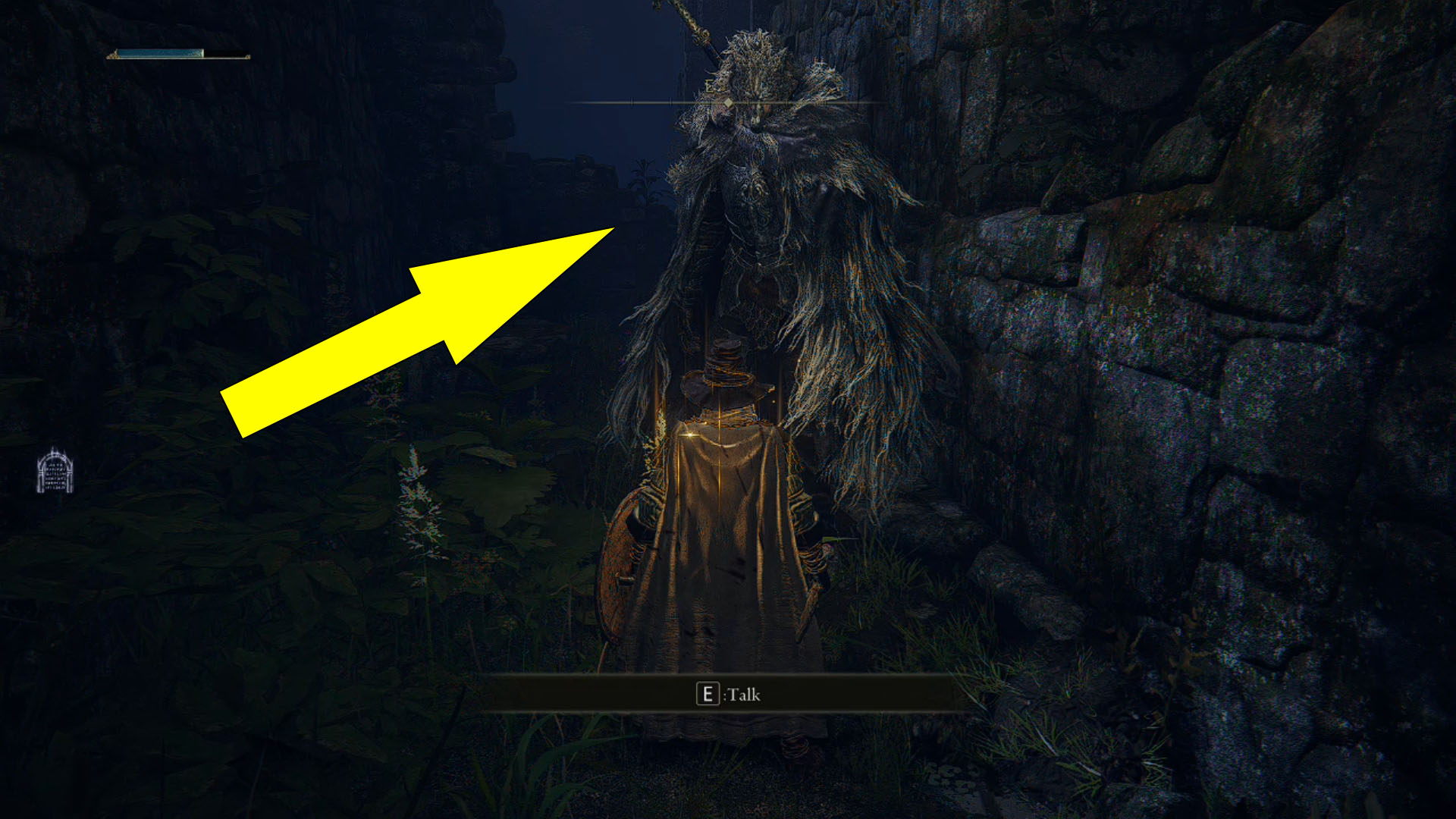Screen dimensions: 1456x819
Task: Click the blue HP bar in the corner
Action: click(159, 54)
